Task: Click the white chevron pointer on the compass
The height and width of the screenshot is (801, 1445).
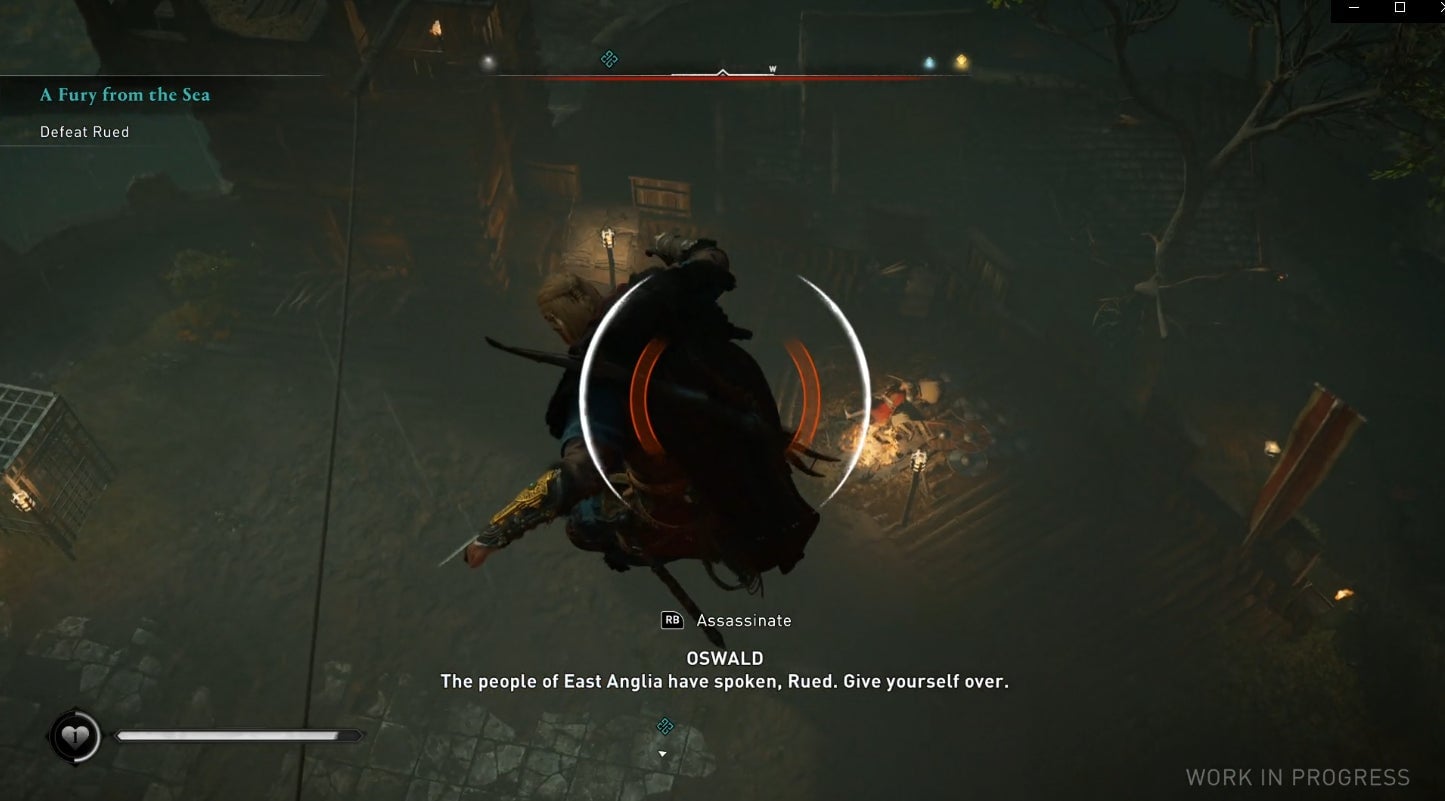Action: coord(722,71)
